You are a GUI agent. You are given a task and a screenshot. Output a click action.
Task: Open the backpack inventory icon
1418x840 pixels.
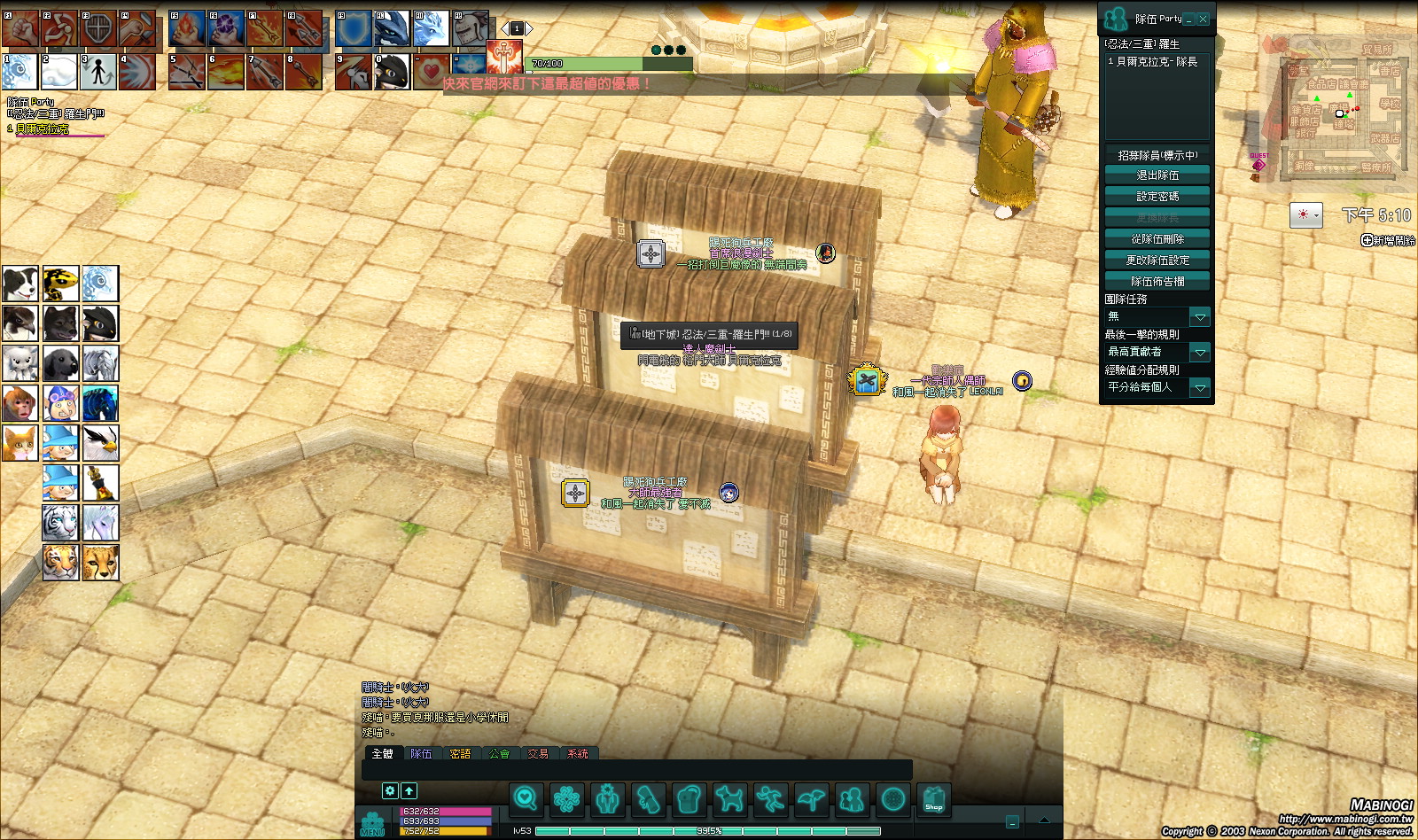[x=689, y=799]
